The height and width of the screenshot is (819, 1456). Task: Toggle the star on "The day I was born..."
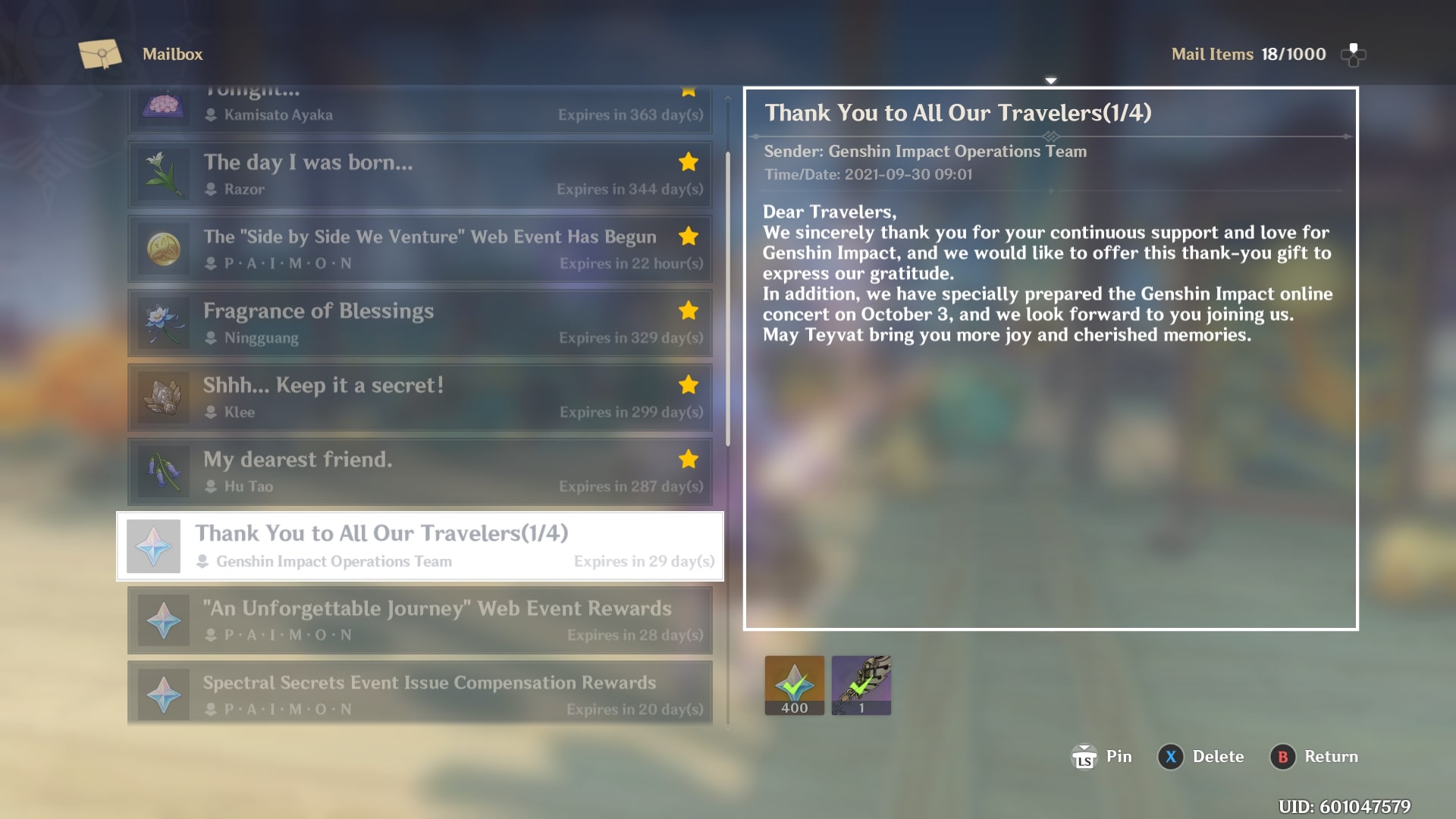(688, 162)
